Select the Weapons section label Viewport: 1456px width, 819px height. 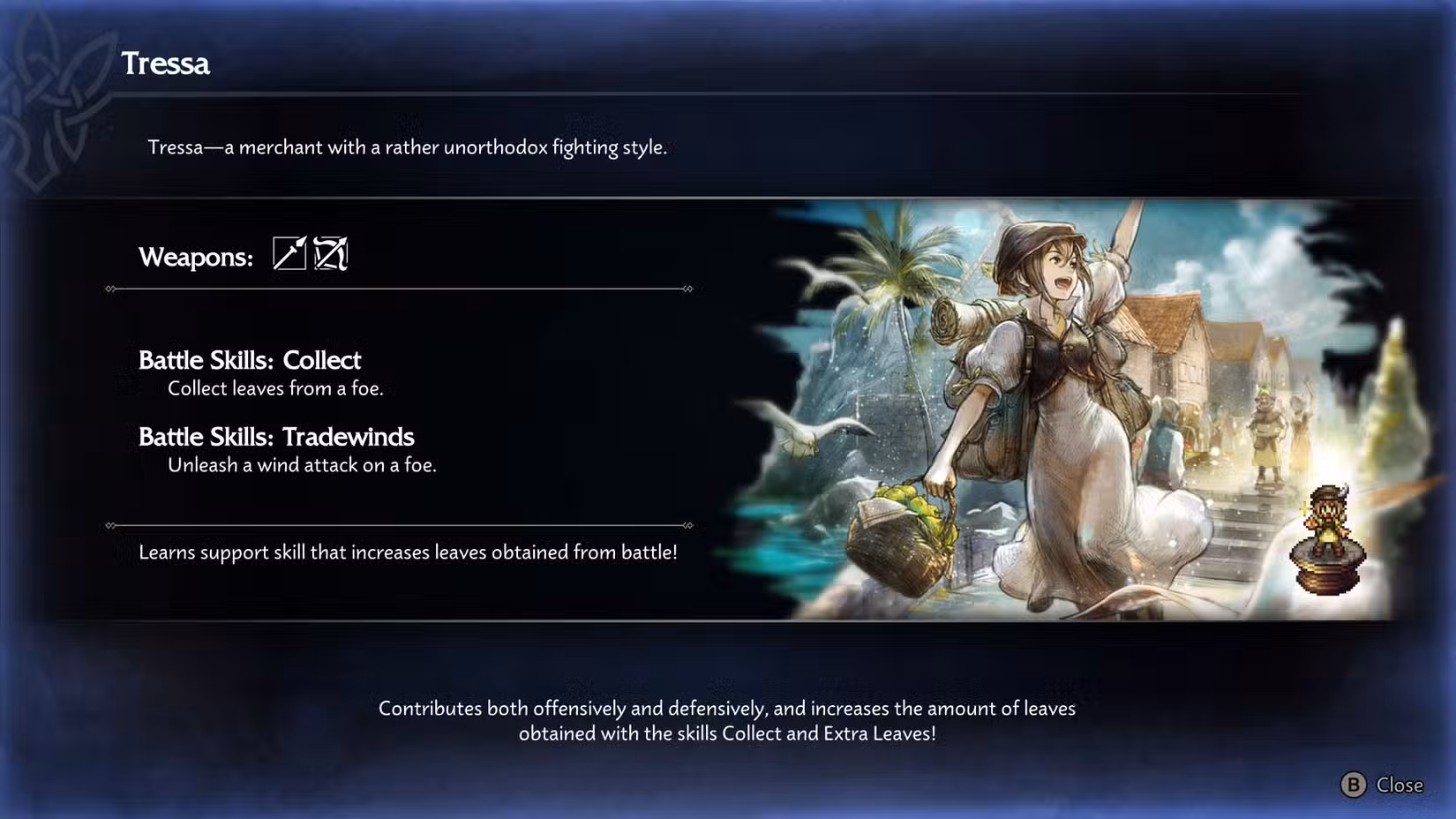[194, 257]
